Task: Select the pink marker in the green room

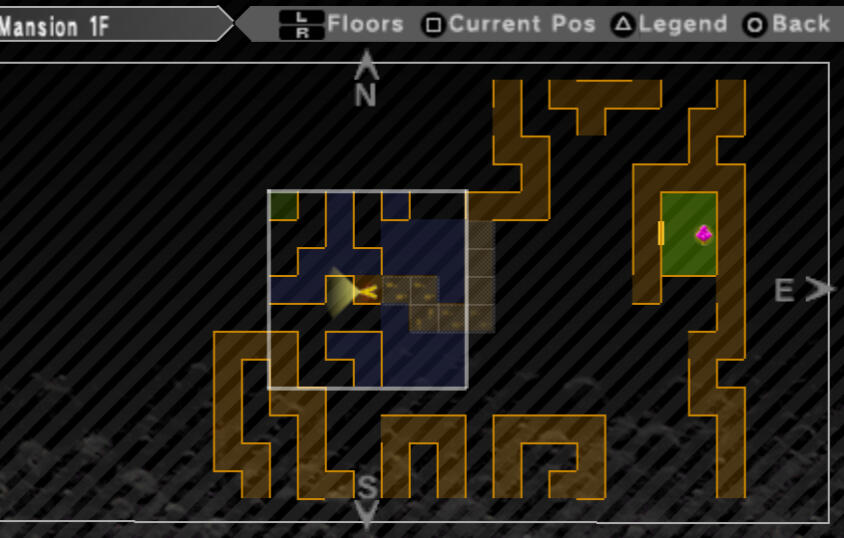Action: (x=704, y=234)
